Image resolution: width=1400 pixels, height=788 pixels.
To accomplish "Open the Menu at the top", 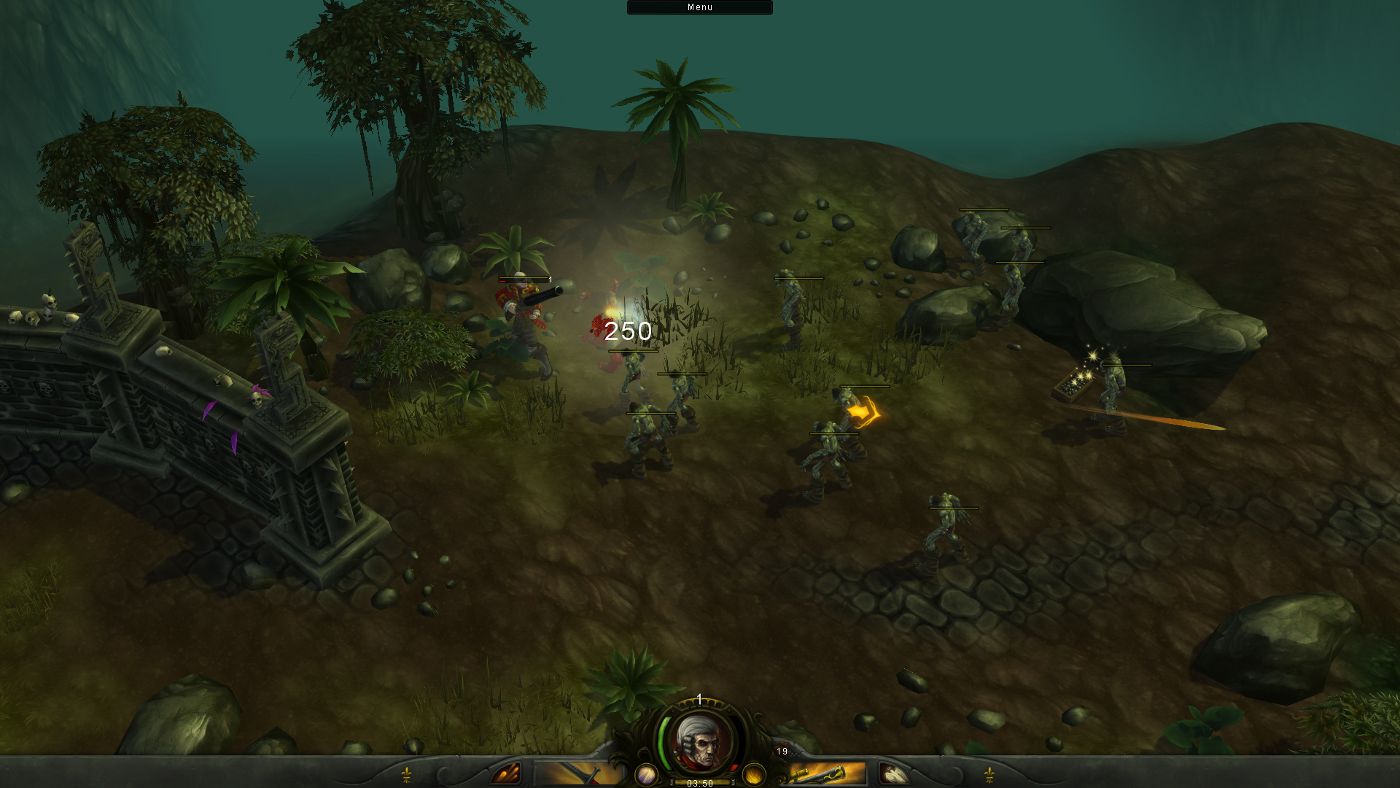I will pyautogui.click(x=700, y=7).
